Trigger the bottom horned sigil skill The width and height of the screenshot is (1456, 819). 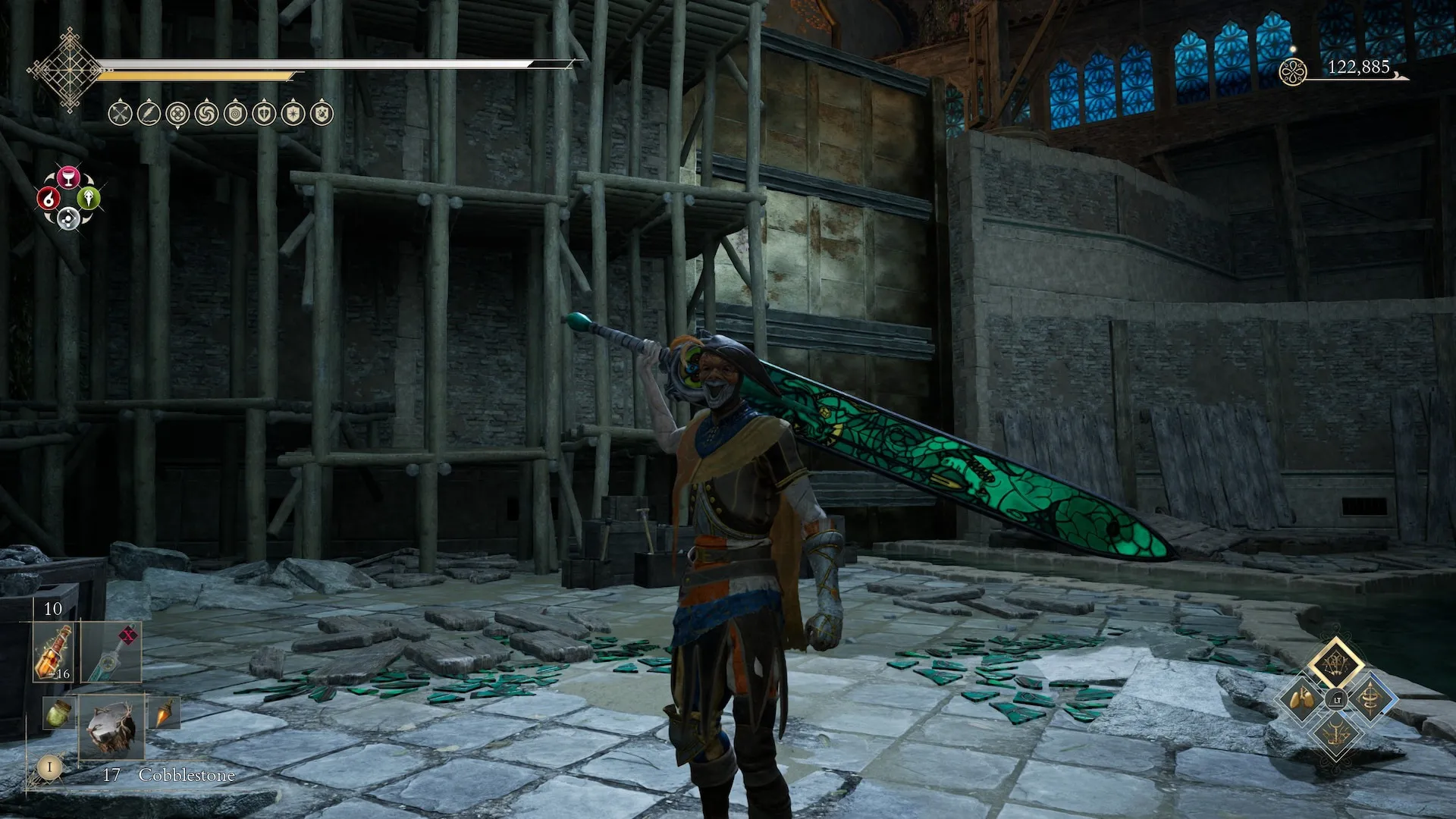(1335, 733)
